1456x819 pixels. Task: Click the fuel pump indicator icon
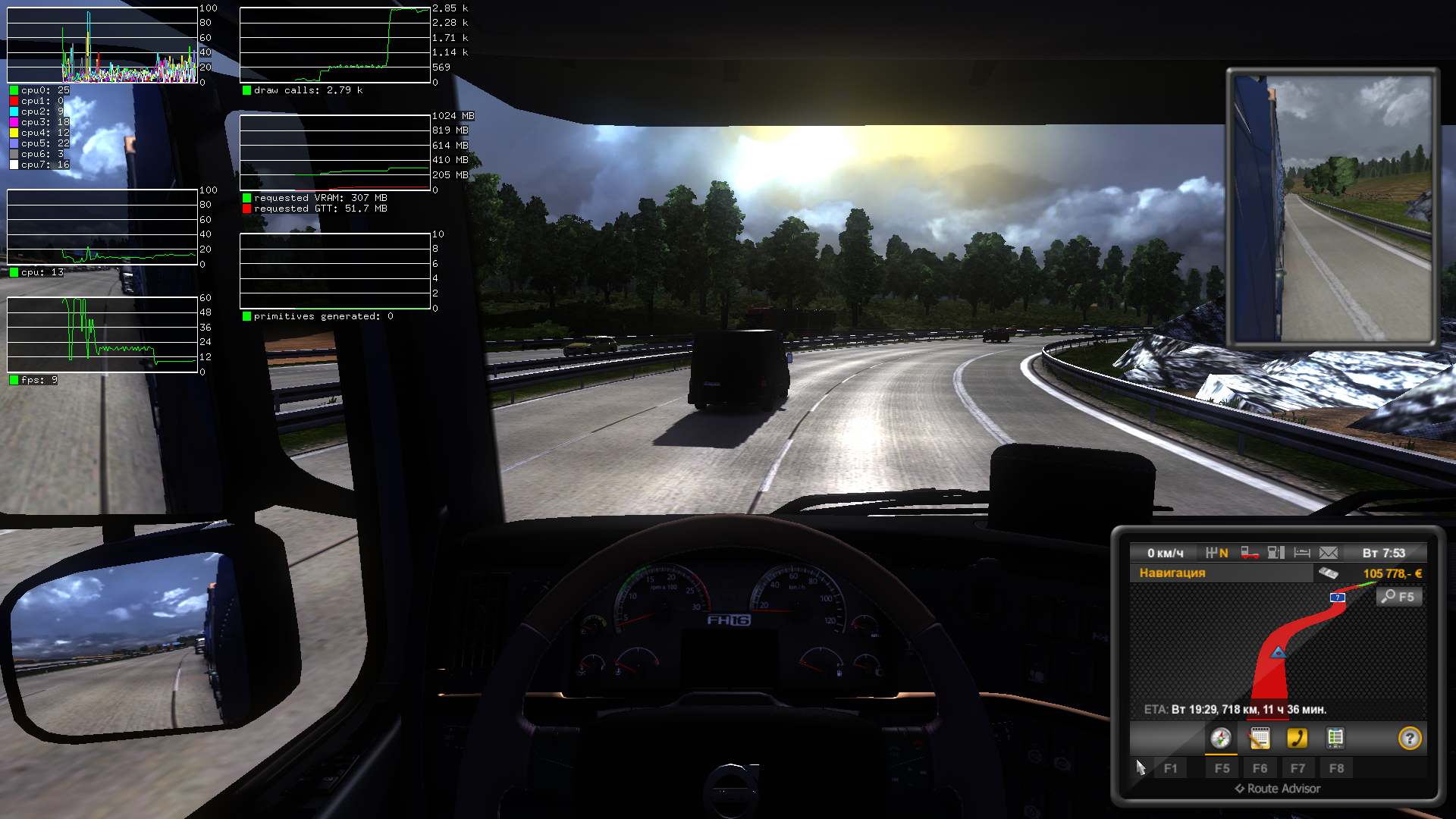click(x=1276, y=553)
